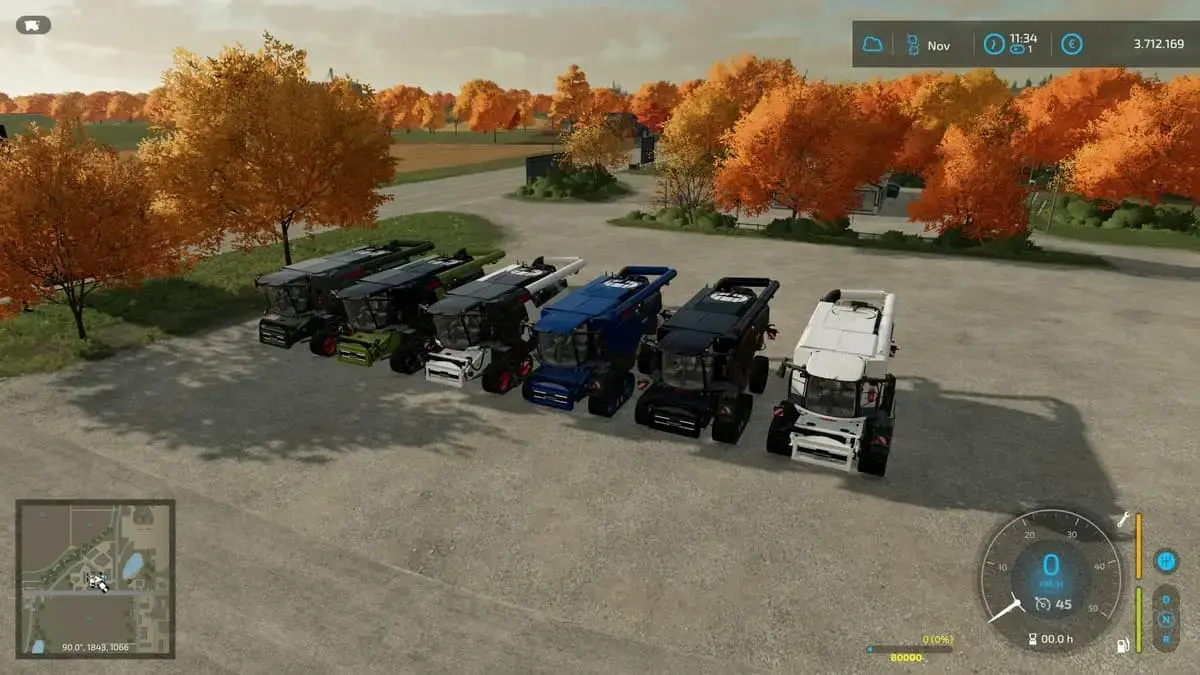Click the vehicle icon pill at top-left
Screen dimensions: 1200x675
coord(33,25)
